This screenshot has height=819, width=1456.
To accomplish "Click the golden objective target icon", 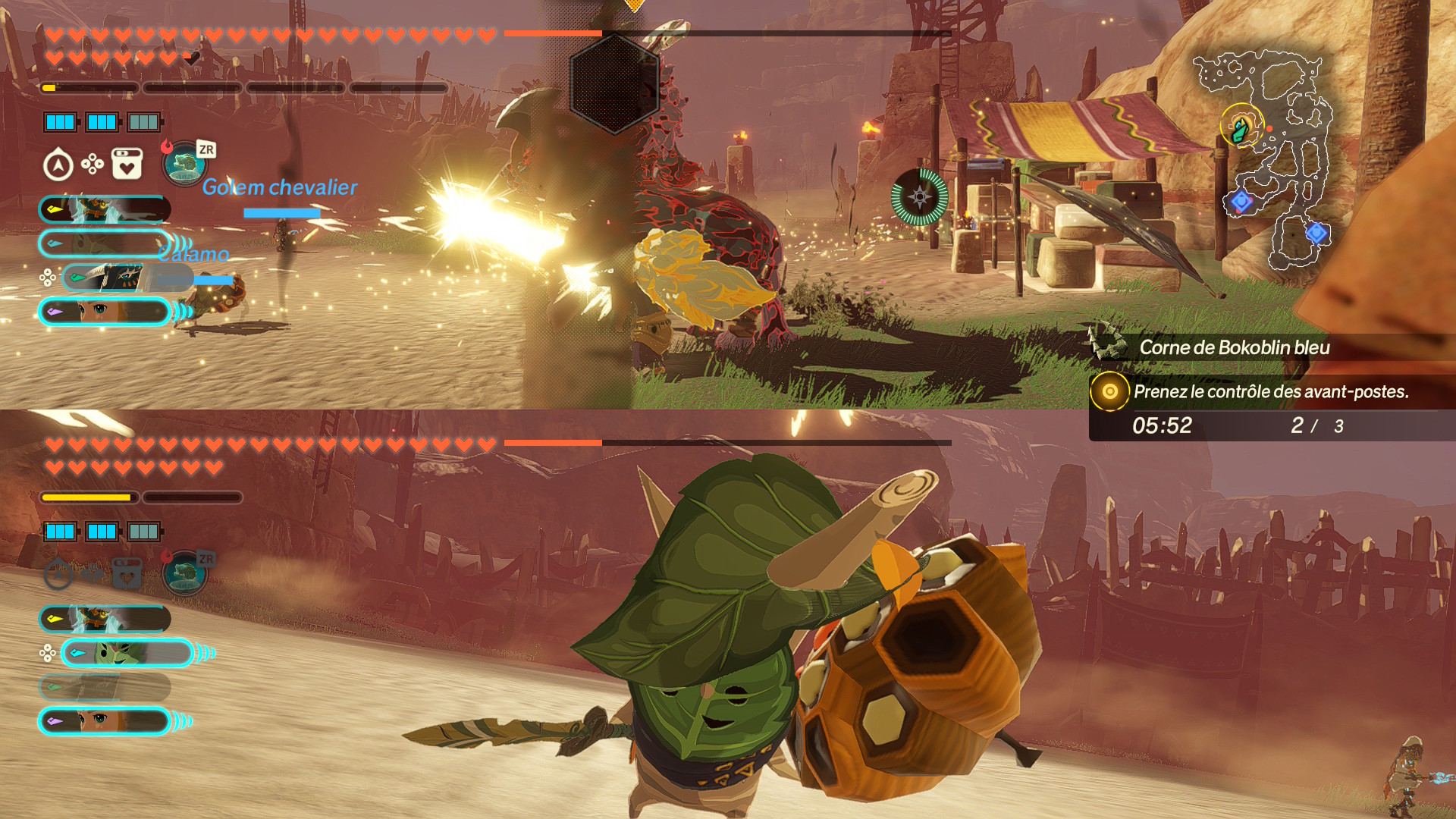I will pos(1109,391).
